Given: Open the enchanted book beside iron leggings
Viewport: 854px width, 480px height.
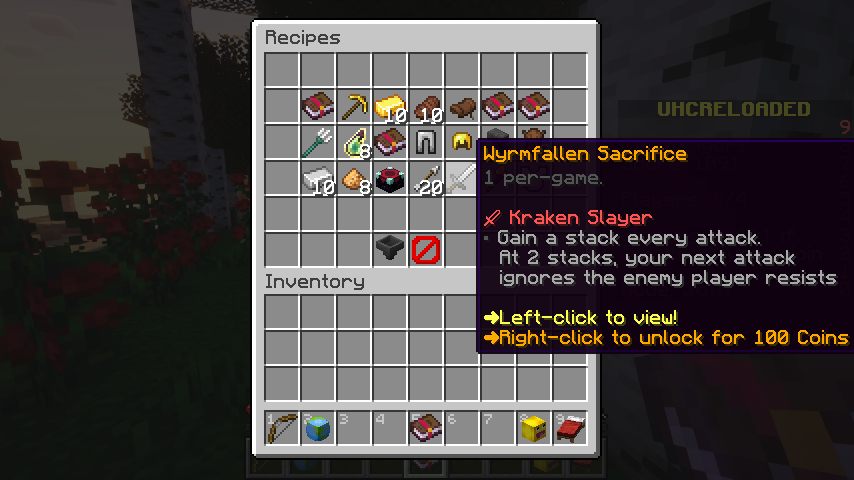Looking at the screenshot, I should (x=390, y=142).
